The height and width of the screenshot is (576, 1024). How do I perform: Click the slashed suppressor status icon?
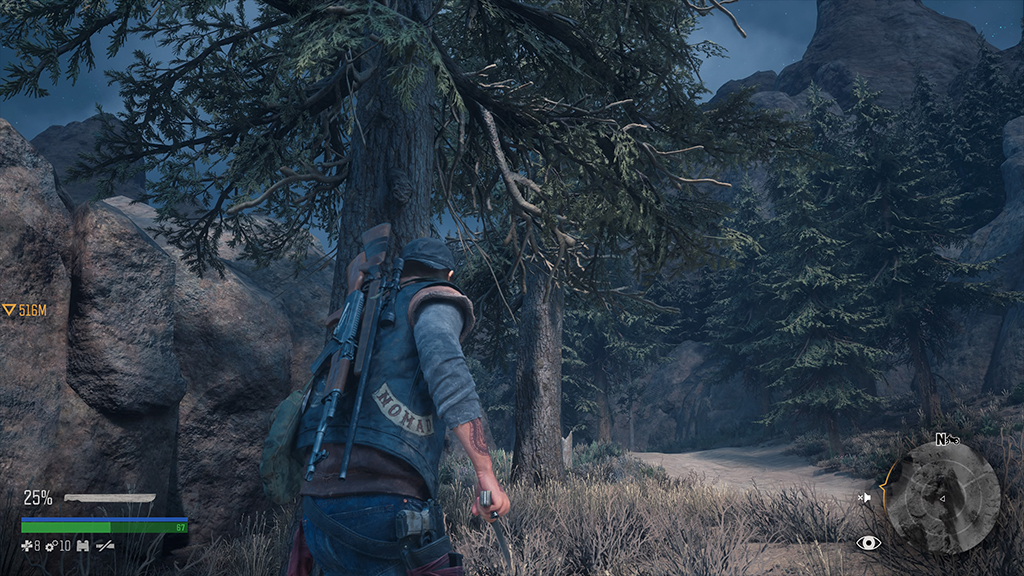103,545
